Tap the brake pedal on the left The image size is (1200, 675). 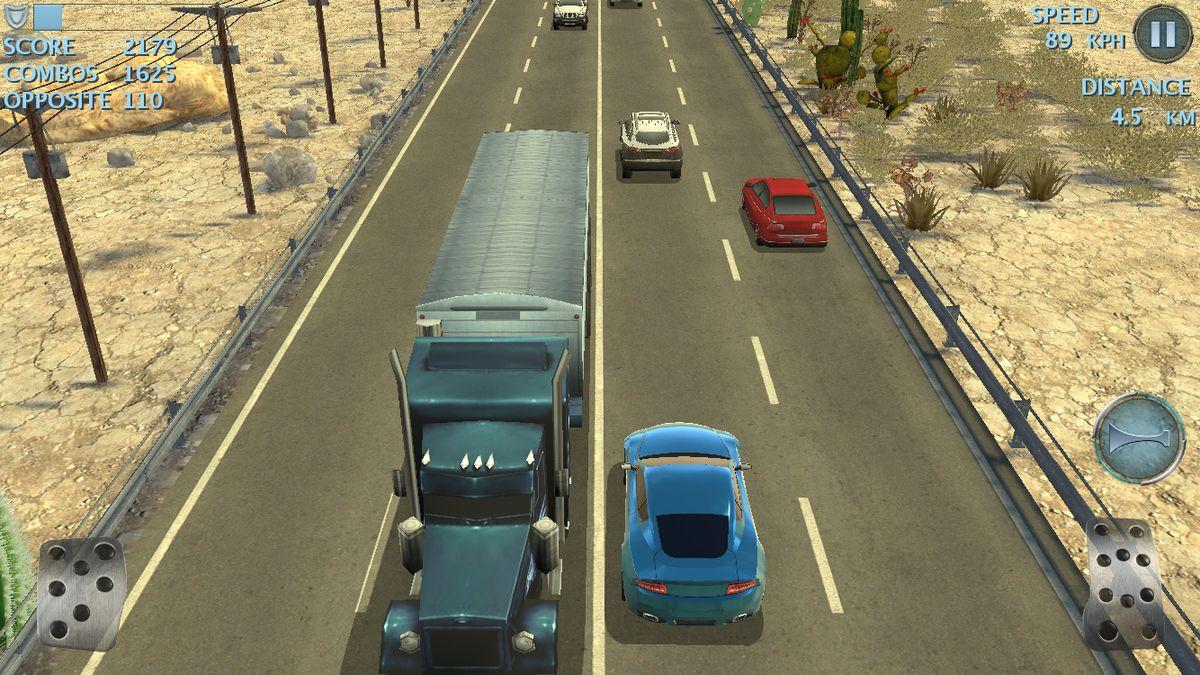coord(81,592)
